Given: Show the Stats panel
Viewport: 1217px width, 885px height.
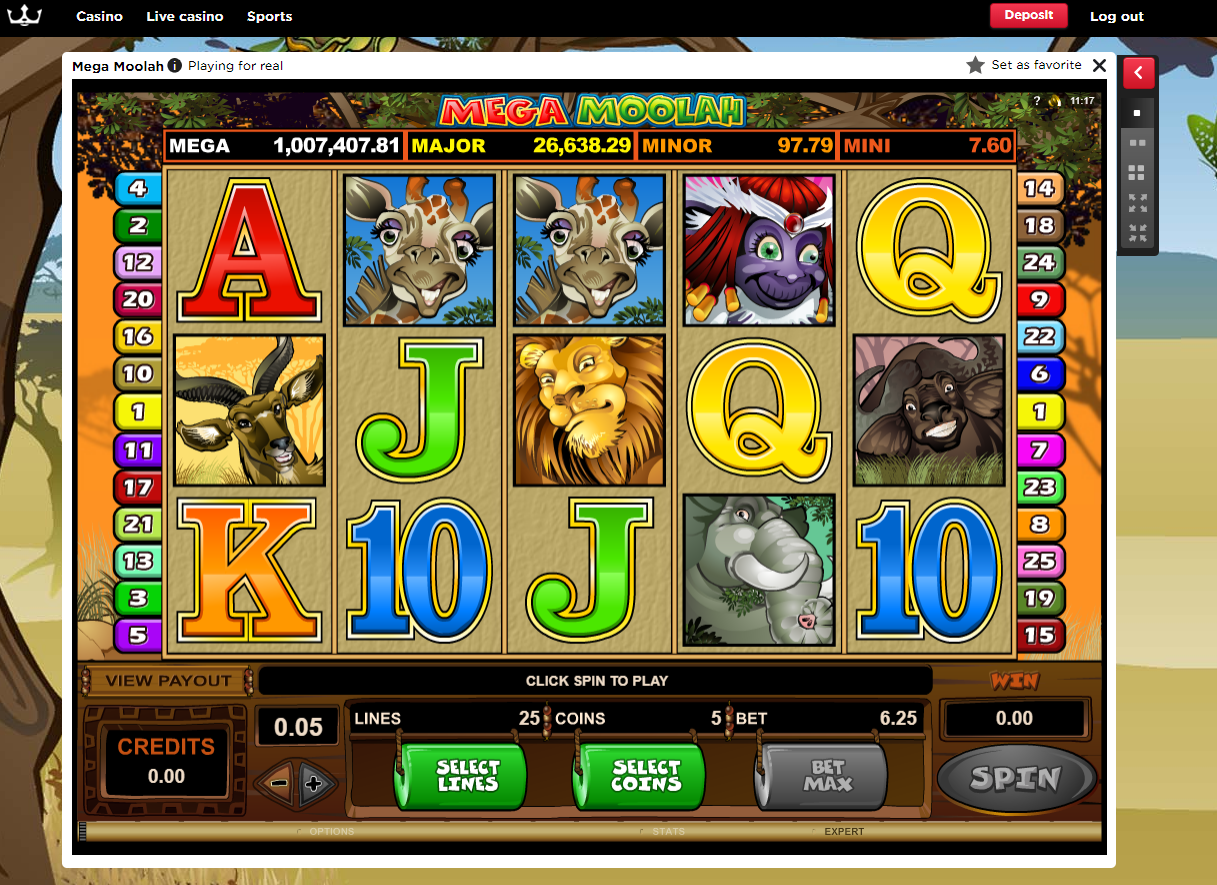Looking at the screenshot, I should pyautogui.click(x=668, y=831).
